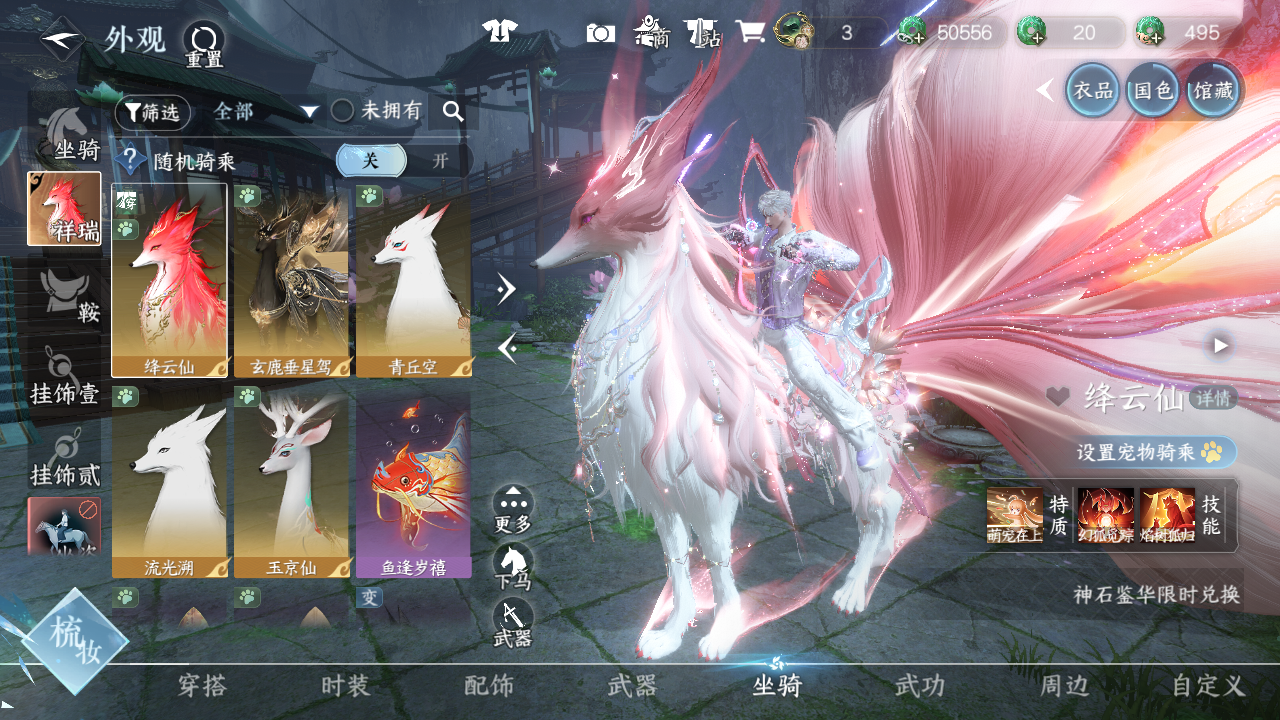Open the 筛选 filter
The image size is (1280, 720).
pyautogui.click(x=152, y=112)
